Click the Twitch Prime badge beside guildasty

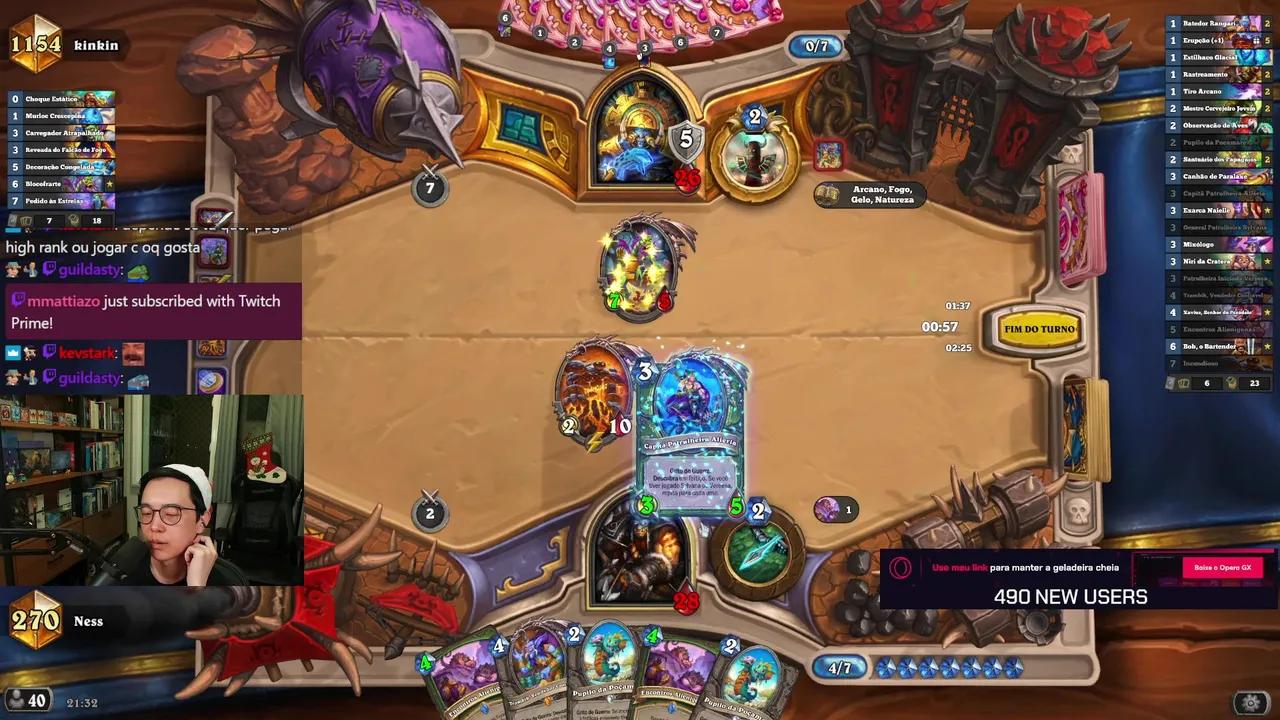click(50, 270)
